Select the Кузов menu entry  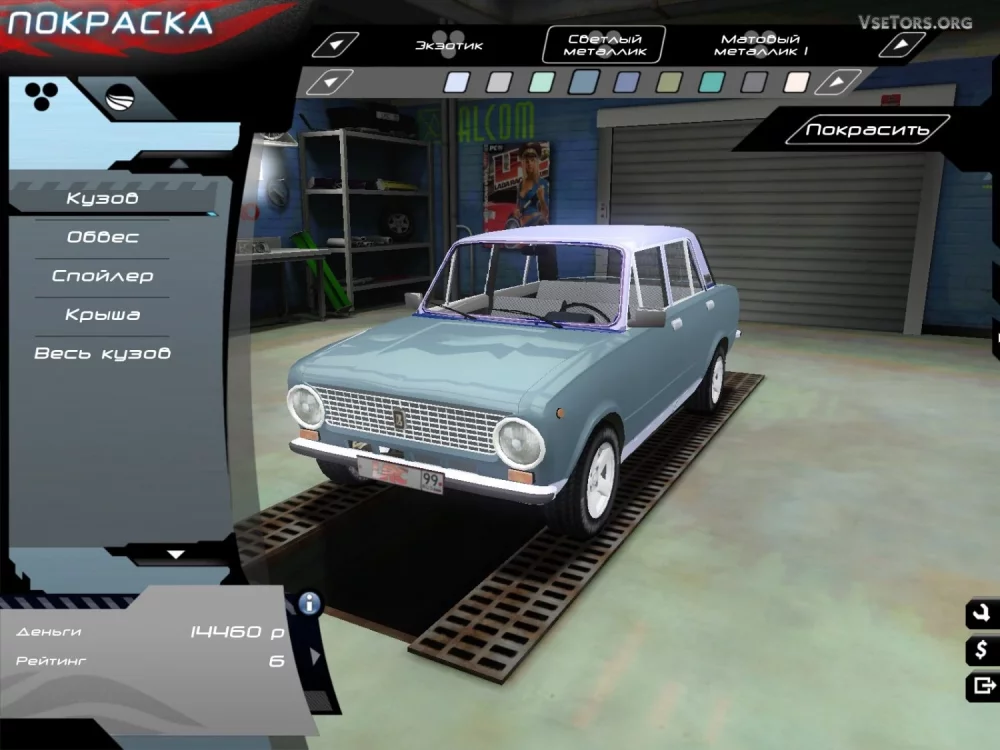(102, 198)
